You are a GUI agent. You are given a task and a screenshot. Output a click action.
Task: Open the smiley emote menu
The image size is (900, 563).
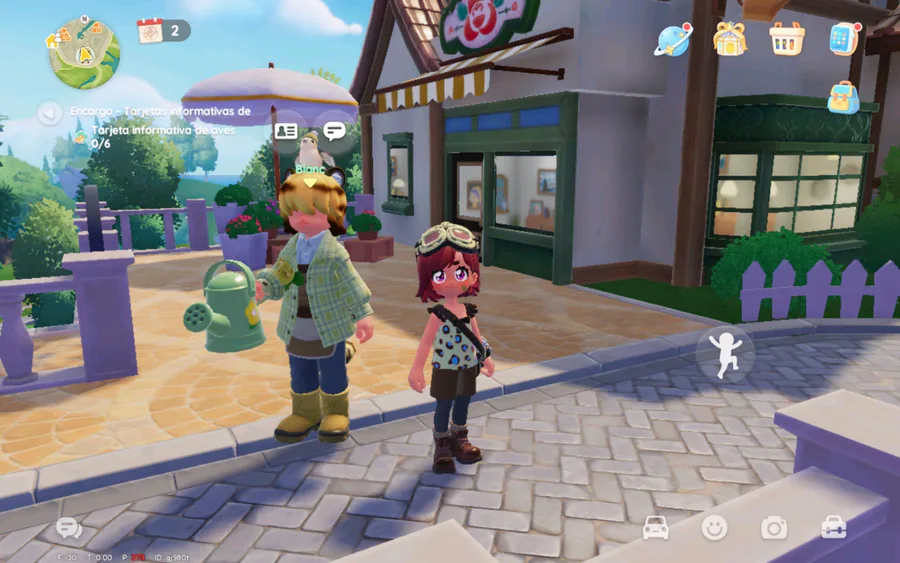pyautogui.click(x=714, y=528)
